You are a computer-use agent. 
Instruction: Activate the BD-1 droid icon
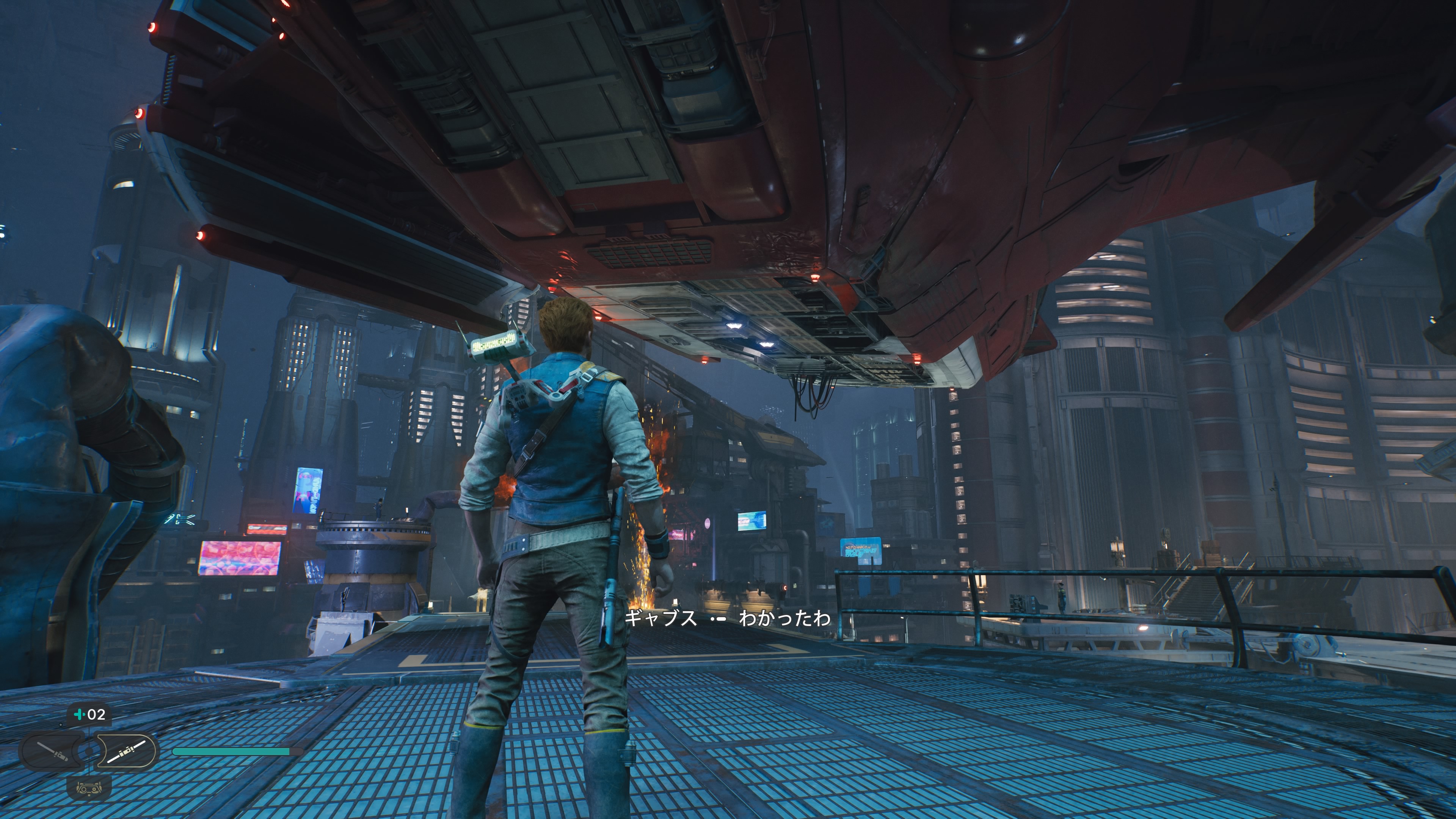coord(89,787)
